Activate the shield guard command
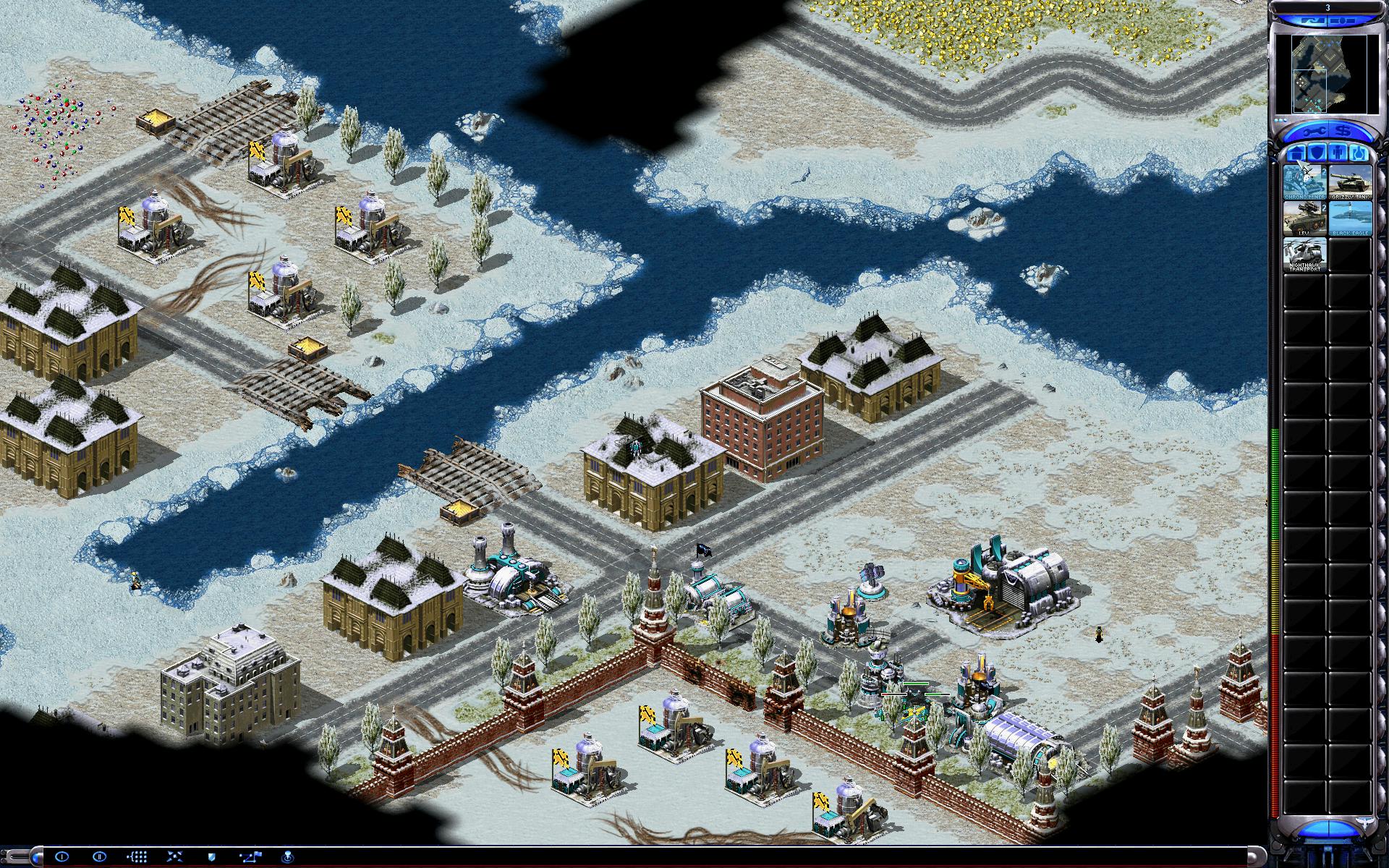 tap(212, 856)
